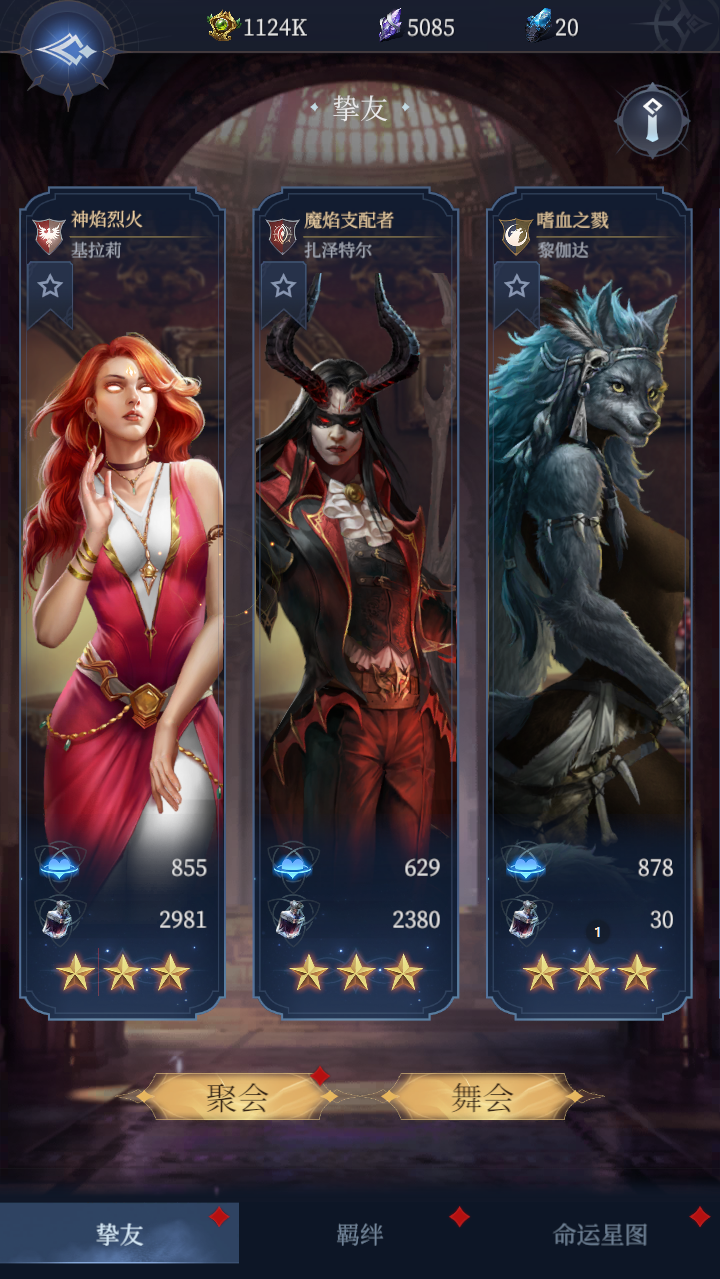Switch to the 挚友 tab
This screenshot has width=720, height=1279.
(x=120, y=1235)
